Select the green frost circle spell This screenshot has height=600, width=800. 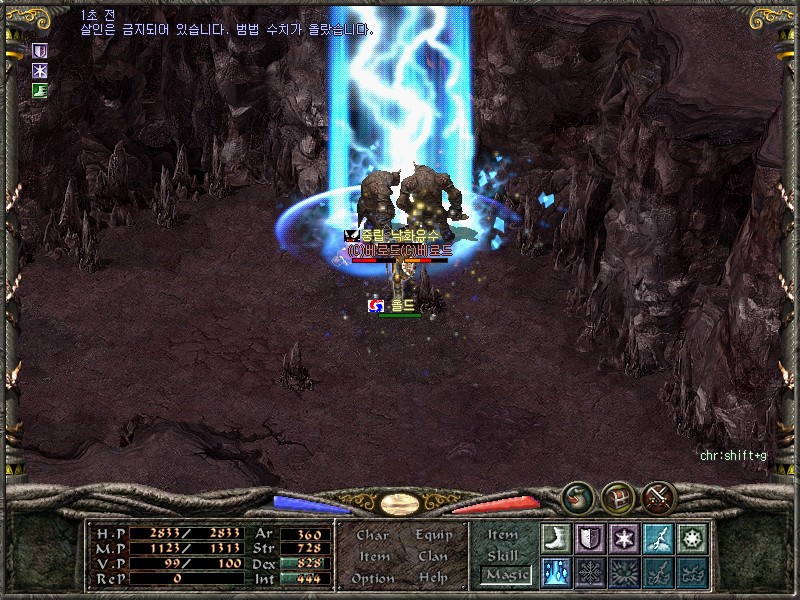(x=692, y=538)
